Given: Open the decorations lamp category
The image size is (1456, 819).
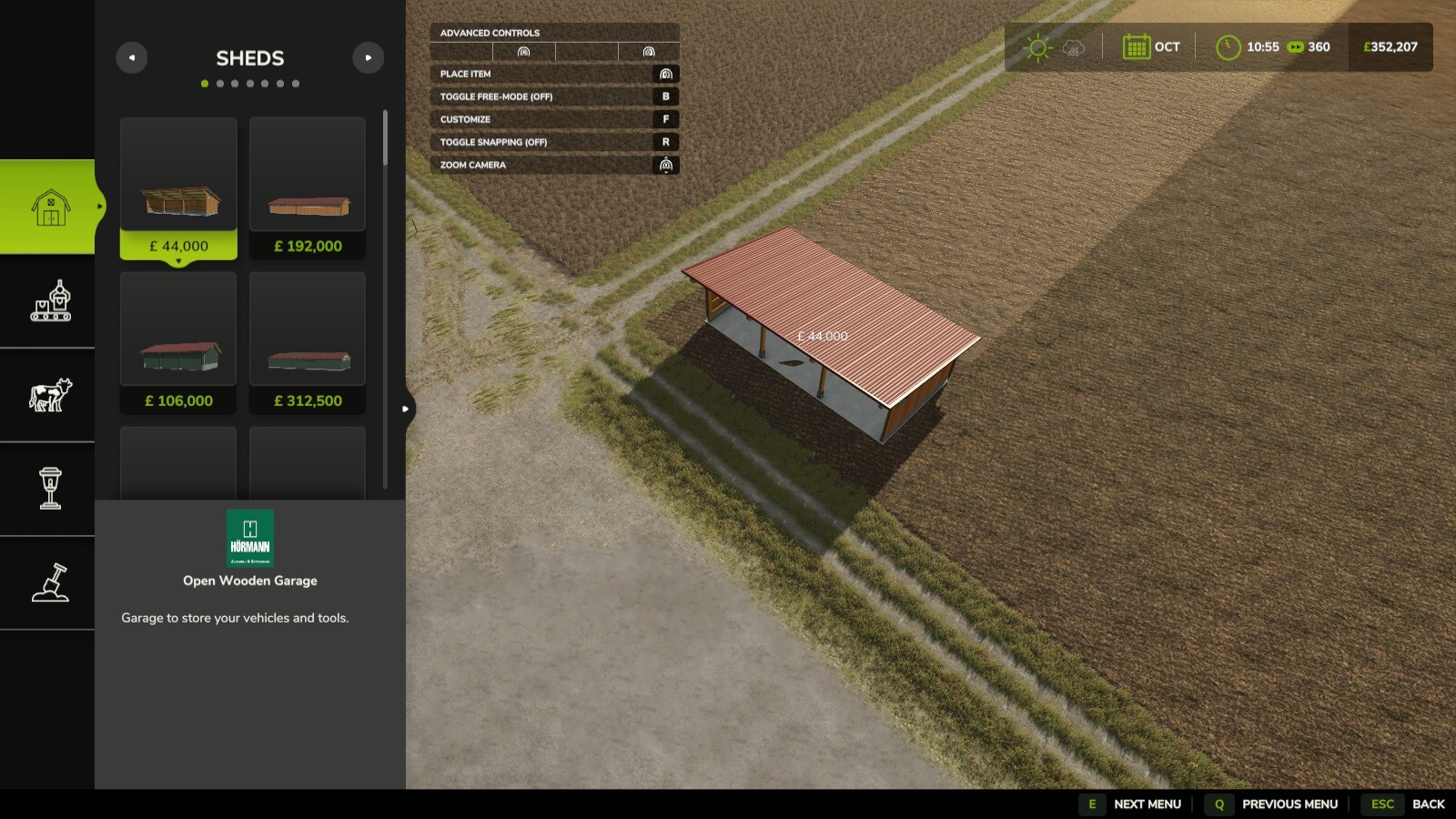Looking at the screenshot, I should coord(50,488).
